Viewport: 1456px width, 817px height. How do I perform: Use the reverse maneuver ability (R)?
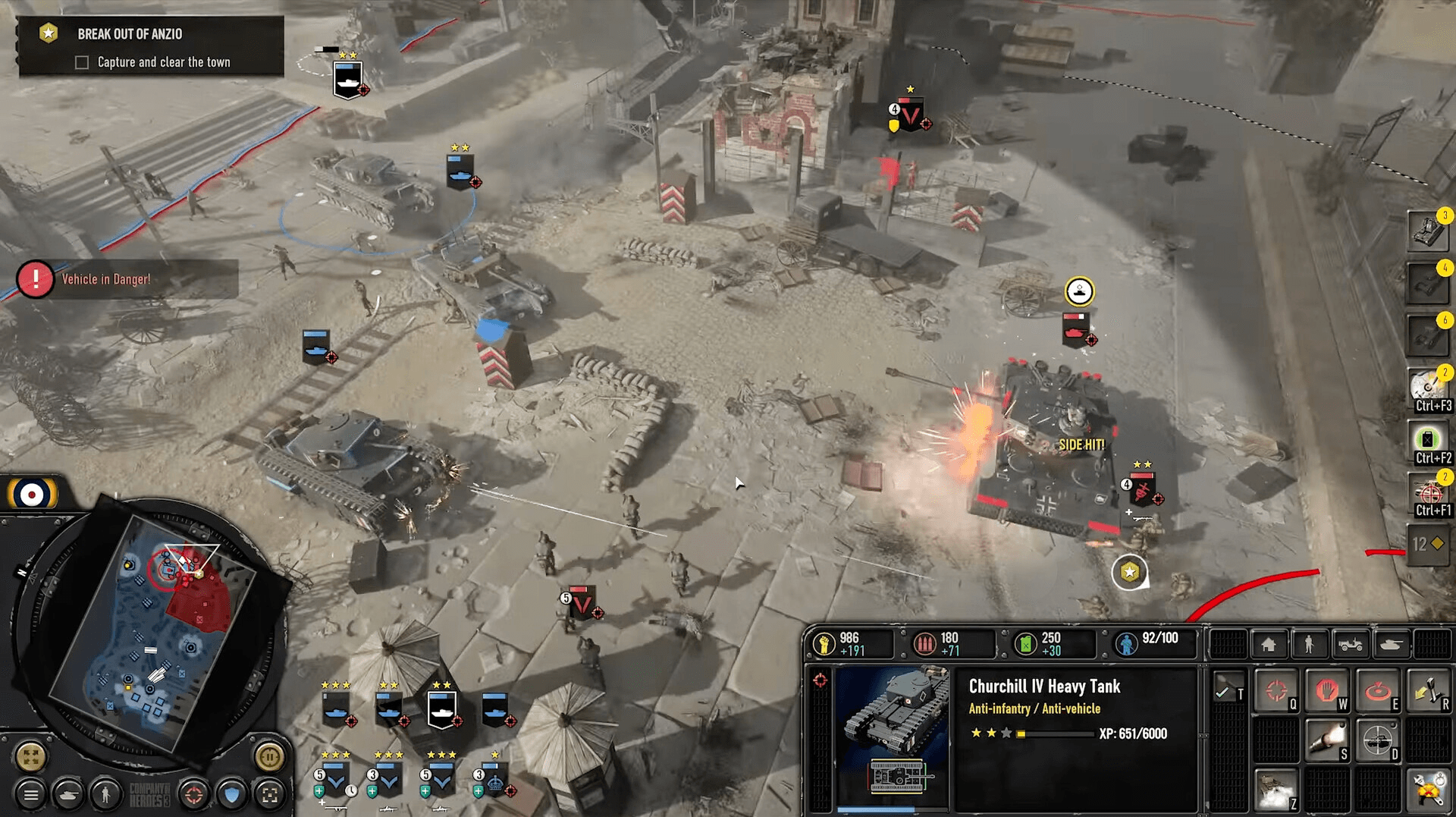1429,690
